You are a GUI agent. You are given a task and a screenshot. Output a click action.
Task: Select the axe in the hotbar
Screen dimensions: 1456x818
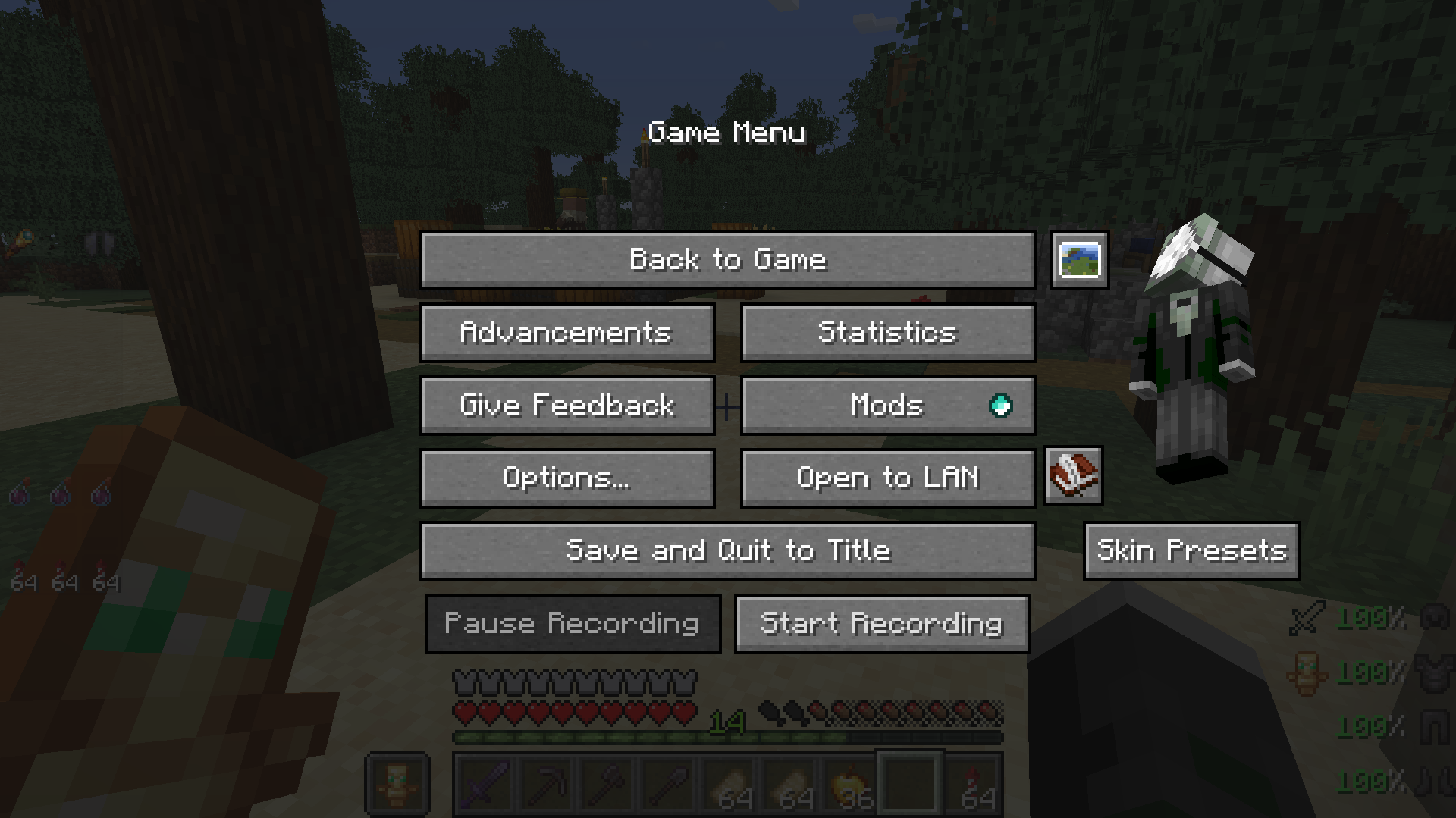click(x=606, y=786)
